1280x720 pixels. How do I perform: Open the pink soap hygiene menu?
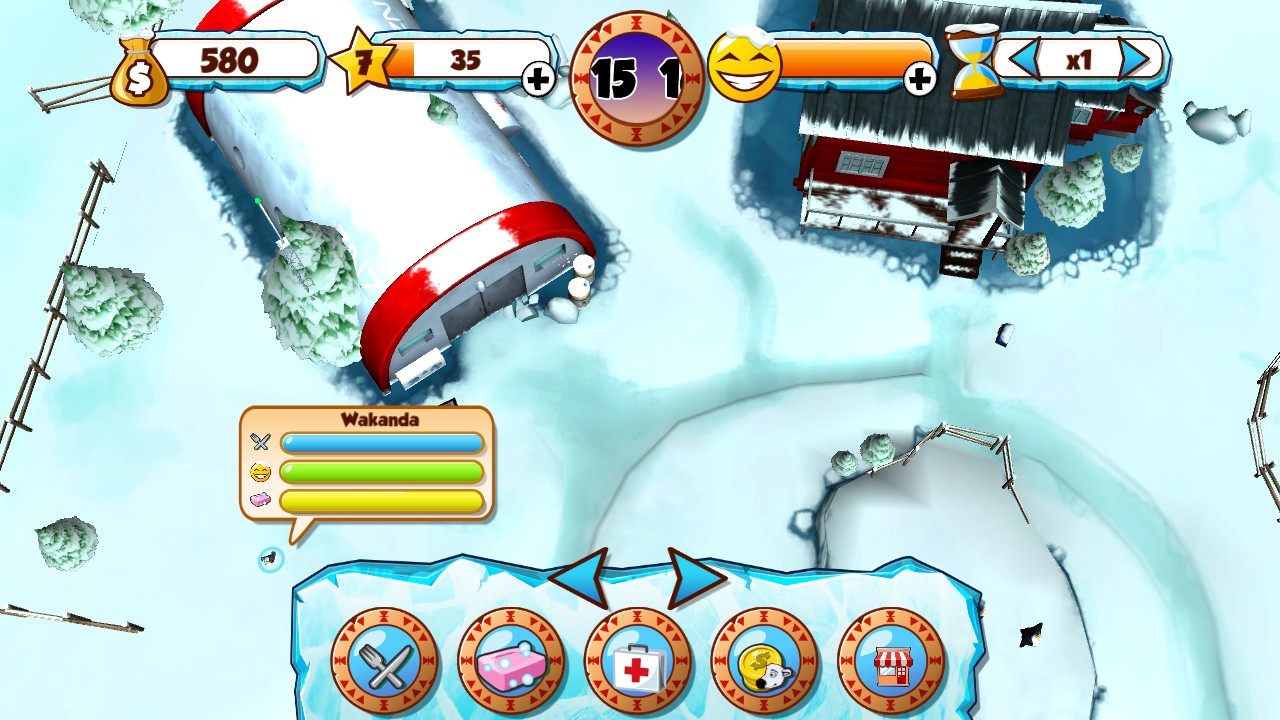[512, 661]
